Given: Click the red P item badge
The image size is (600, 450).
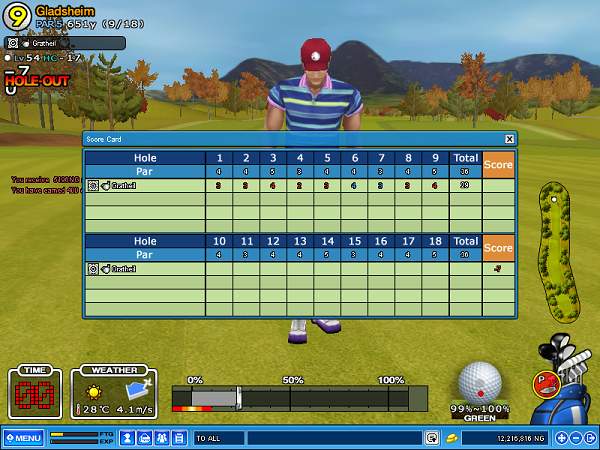Looking at the screenshot, I should 545,381.
